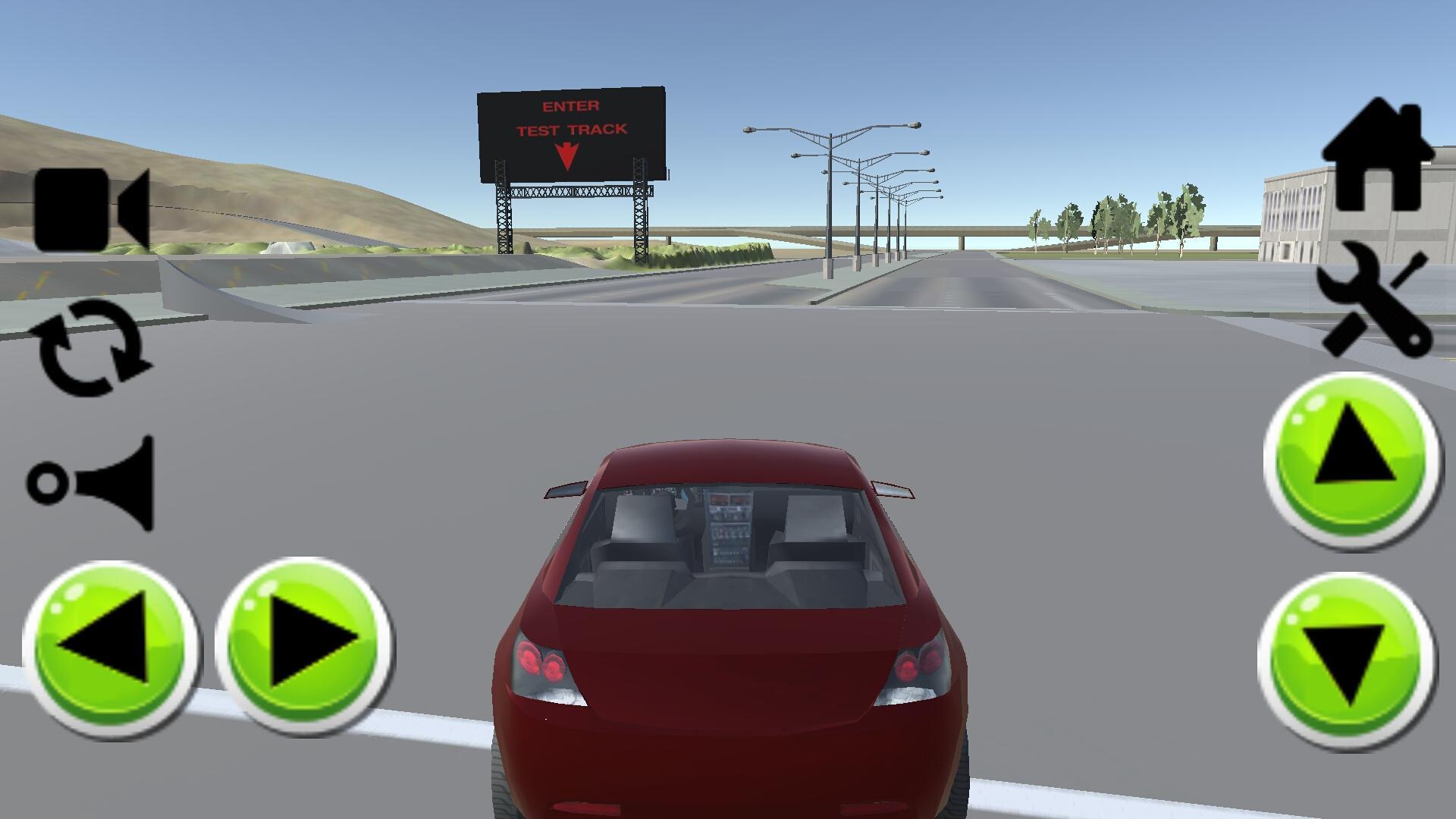Open the wrench and screwdriver settings
1456x819 pixels.
[x=1374, y=300]
